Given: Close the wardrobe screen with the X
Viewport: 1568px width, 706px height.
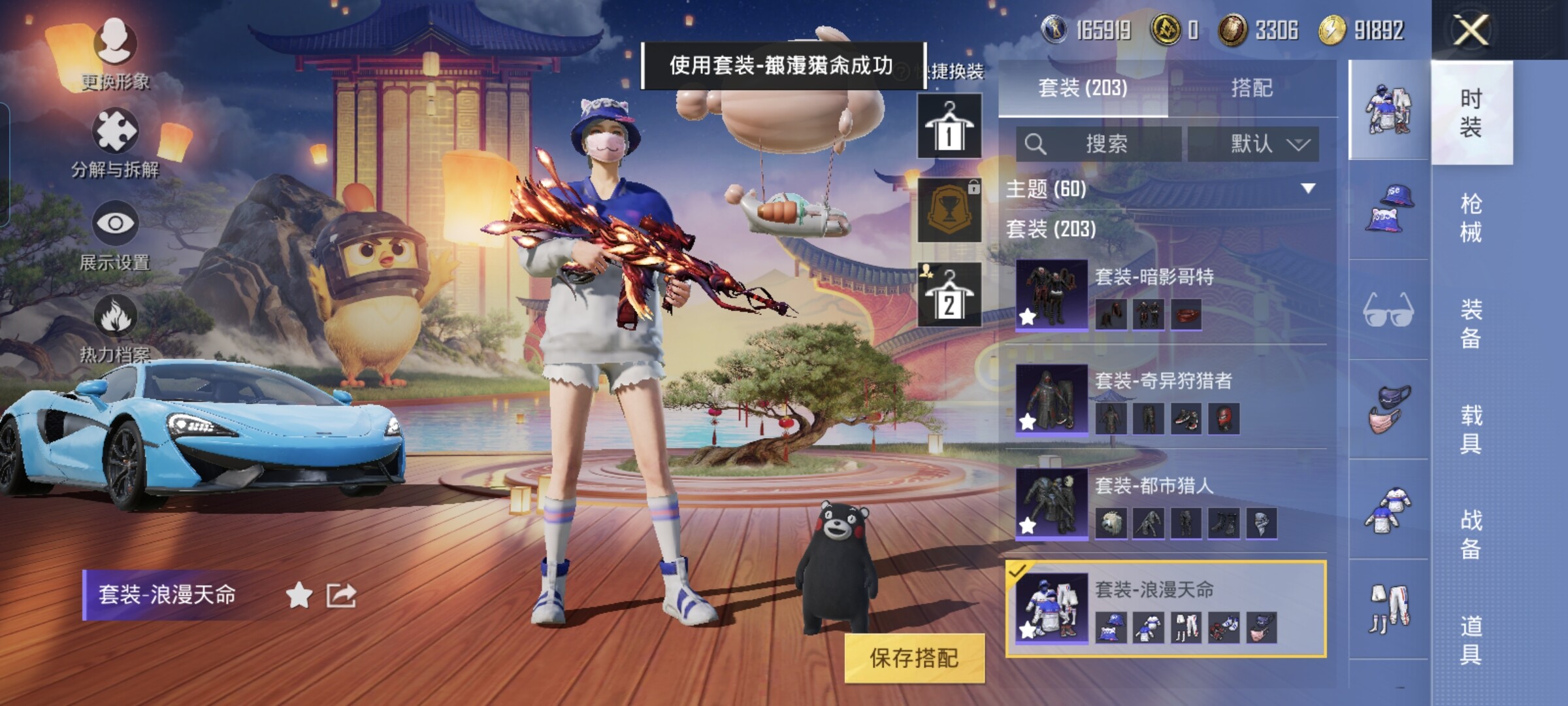Looking at the screenshot, I should coord(1471,30).
